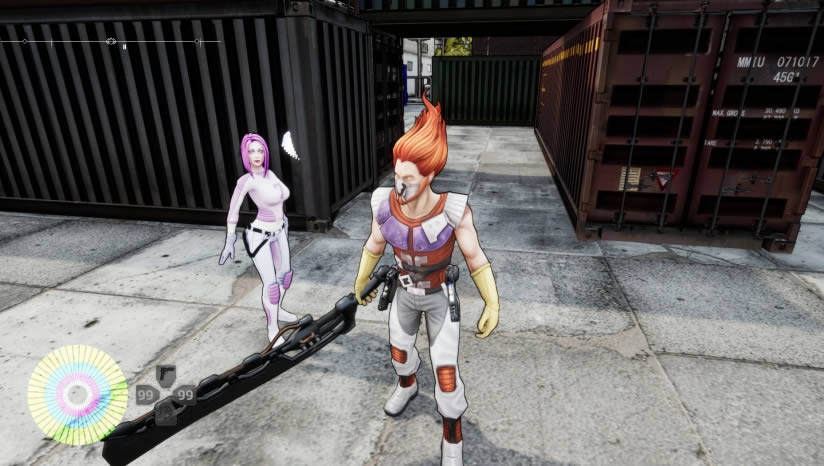Select the pistol weapon slot
This screenshot has height=466, width=824.
tap(166, 376)
